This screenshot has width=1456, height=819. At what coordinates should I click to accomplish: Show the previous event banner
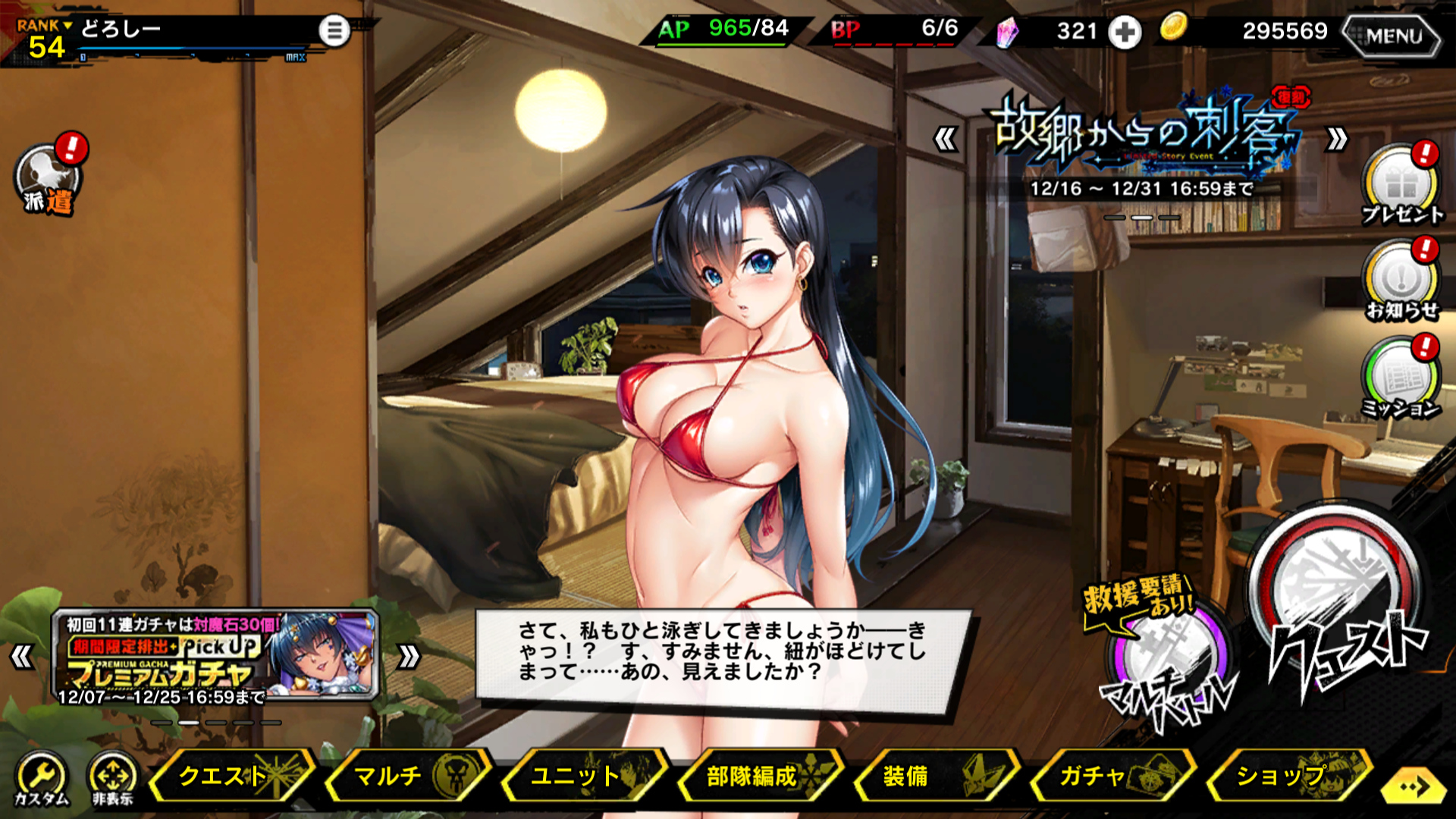click(945, 140)
